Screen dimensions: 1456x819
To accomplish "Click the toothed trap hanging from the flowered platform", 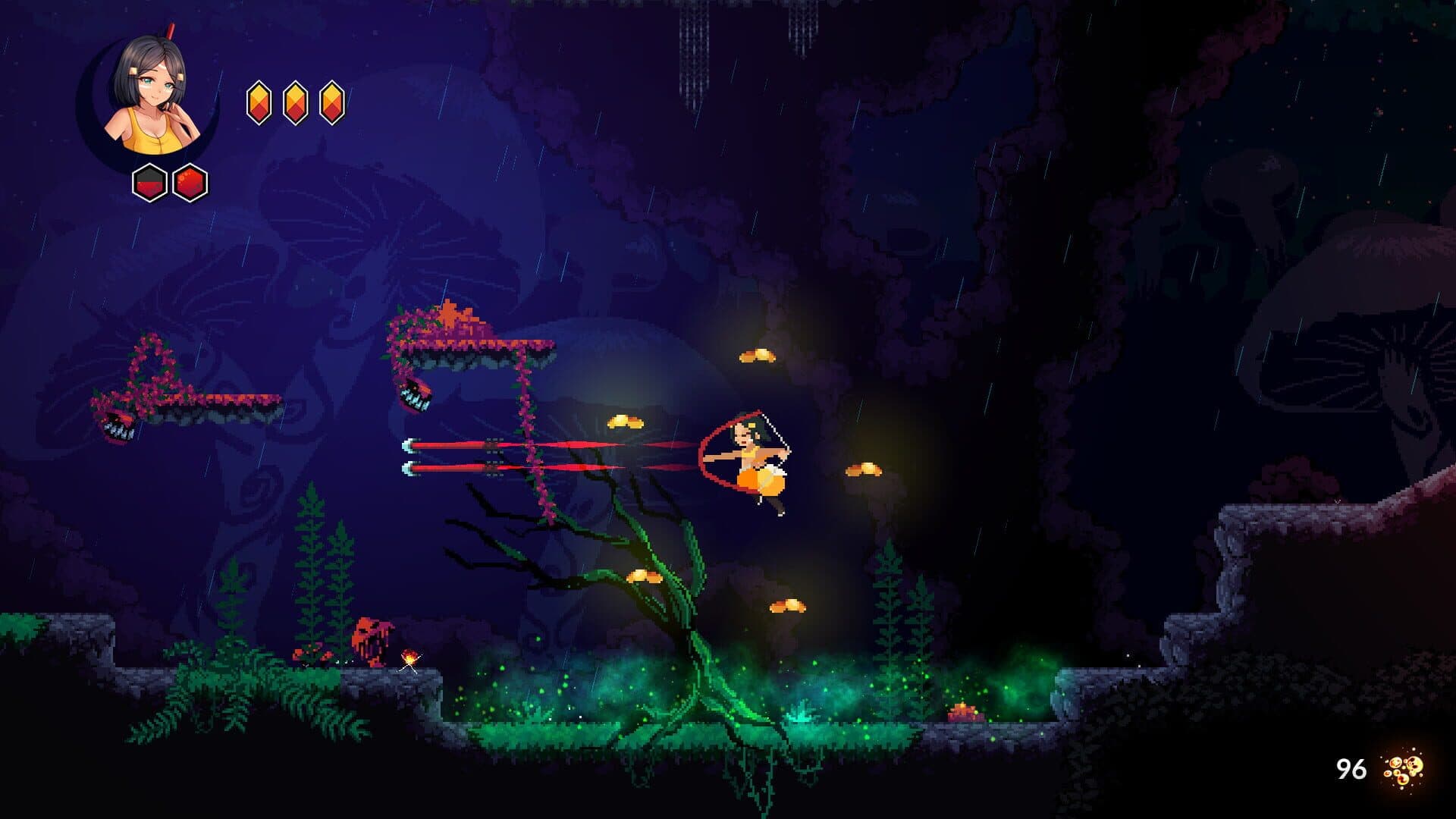I will coord(416,394).
